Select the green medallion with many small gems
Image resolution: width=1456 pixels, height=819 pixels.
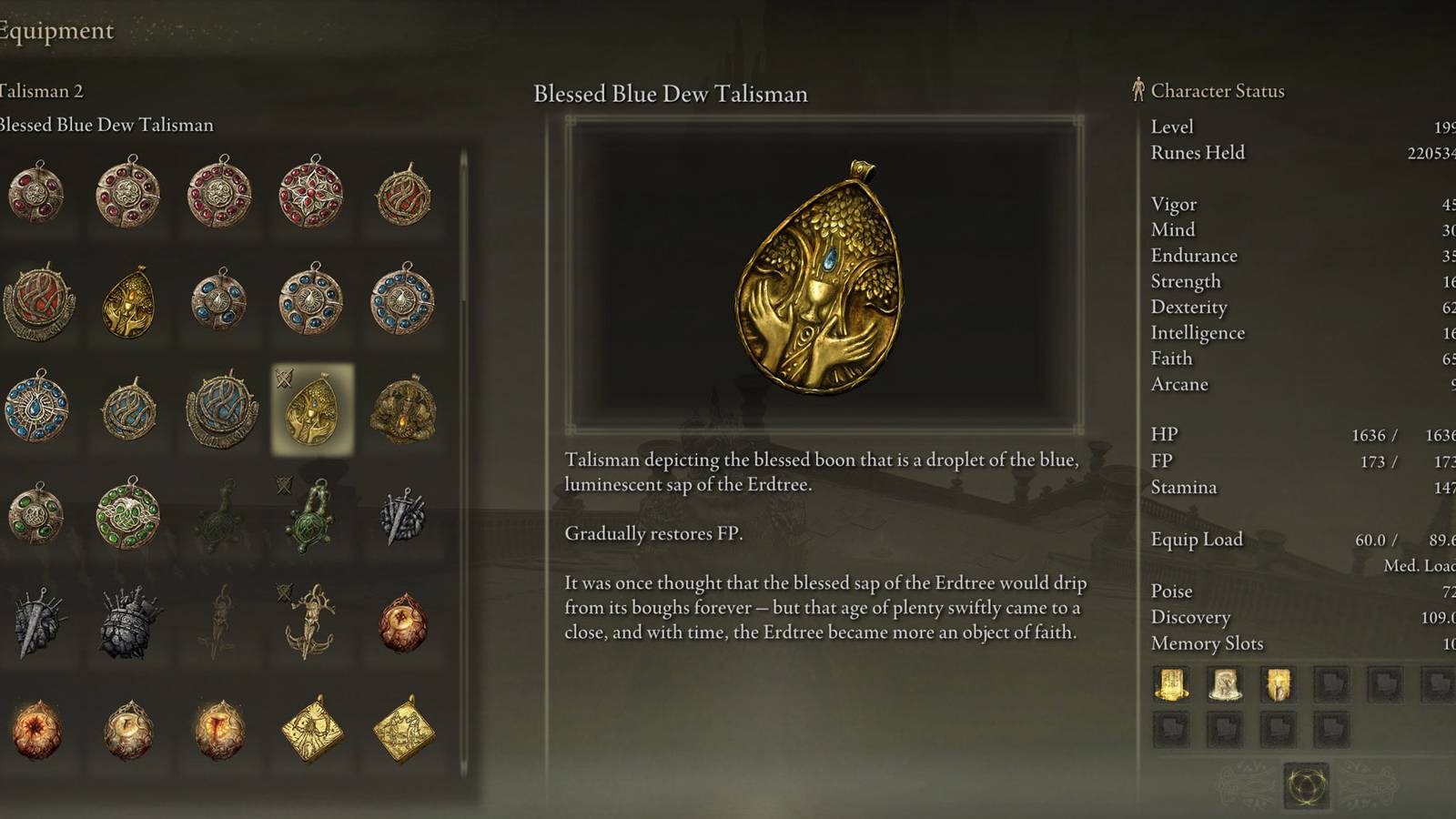(128, 514)
